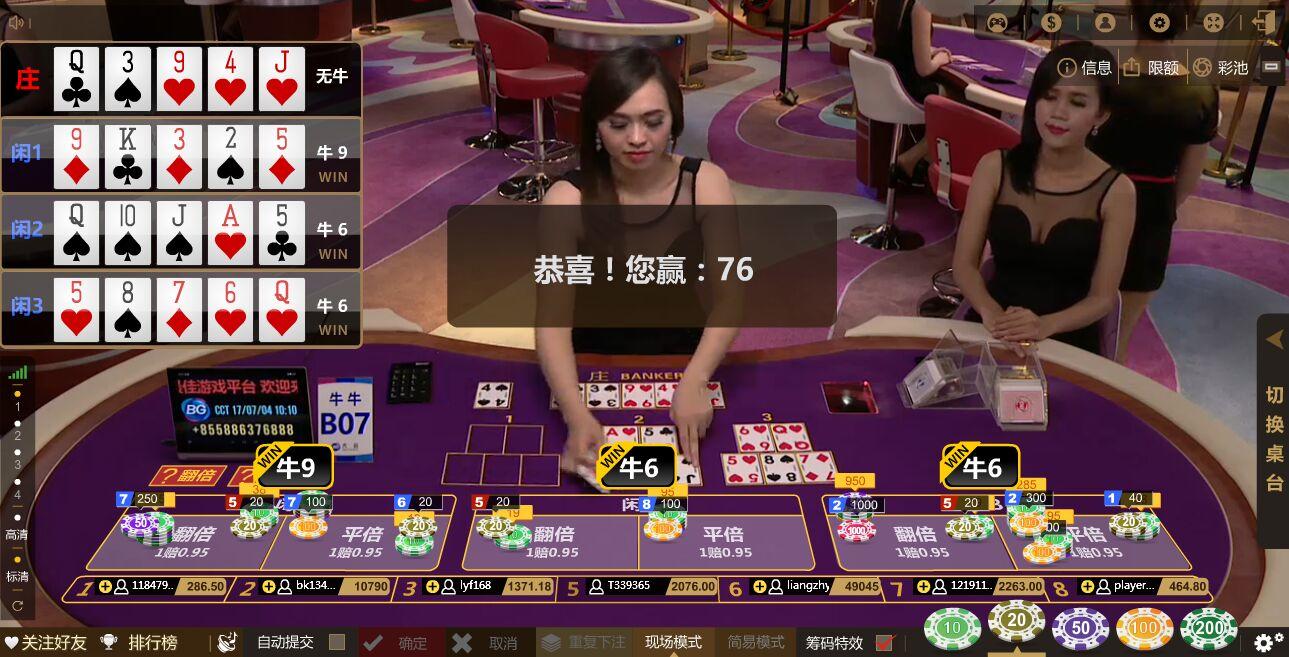
Task: Show the 限额 betting limits
Action: click(x=1151, y=67)
